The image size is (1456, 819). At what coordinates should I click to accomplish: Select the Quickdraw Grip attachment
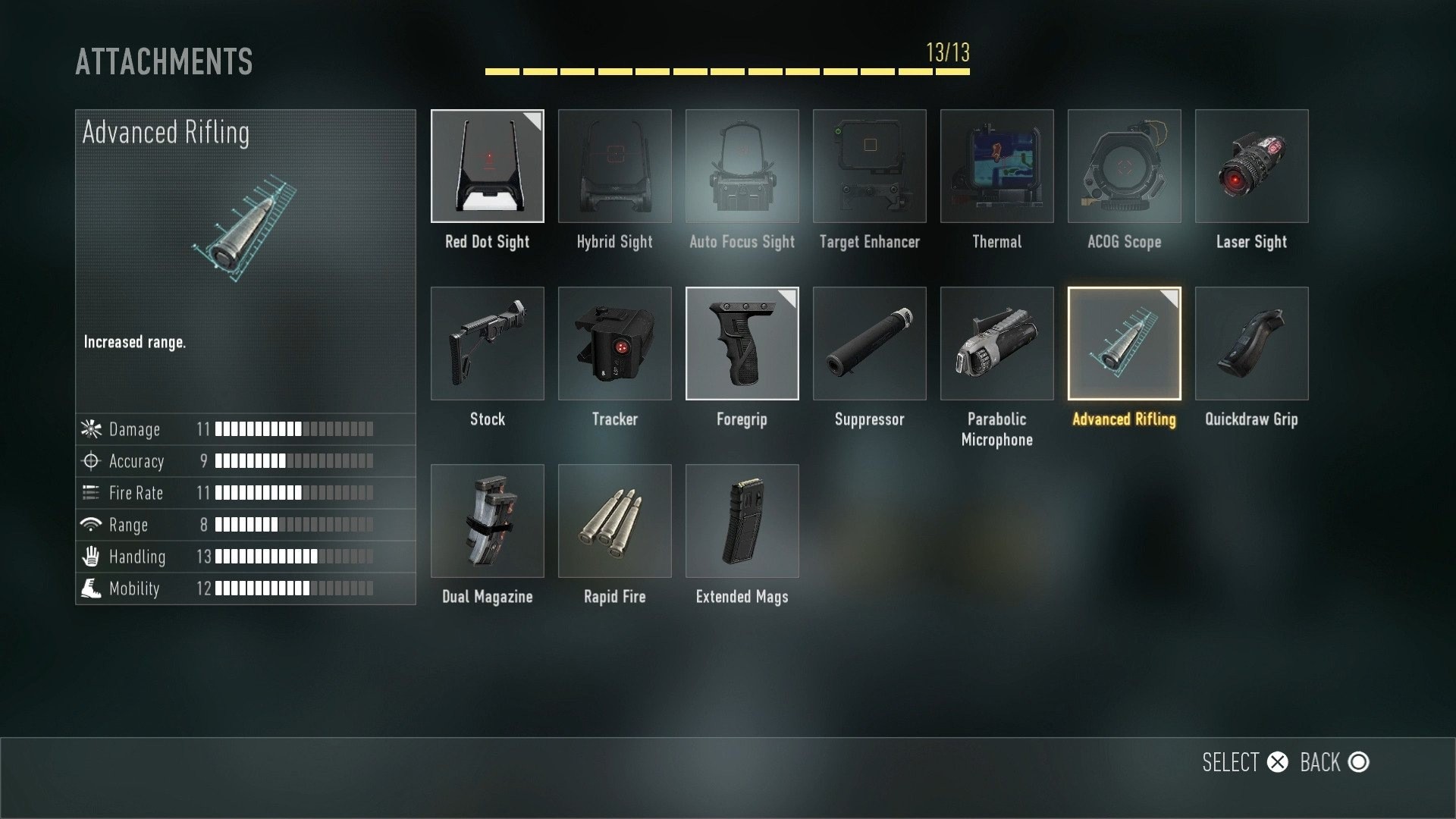click(1251, 344)
